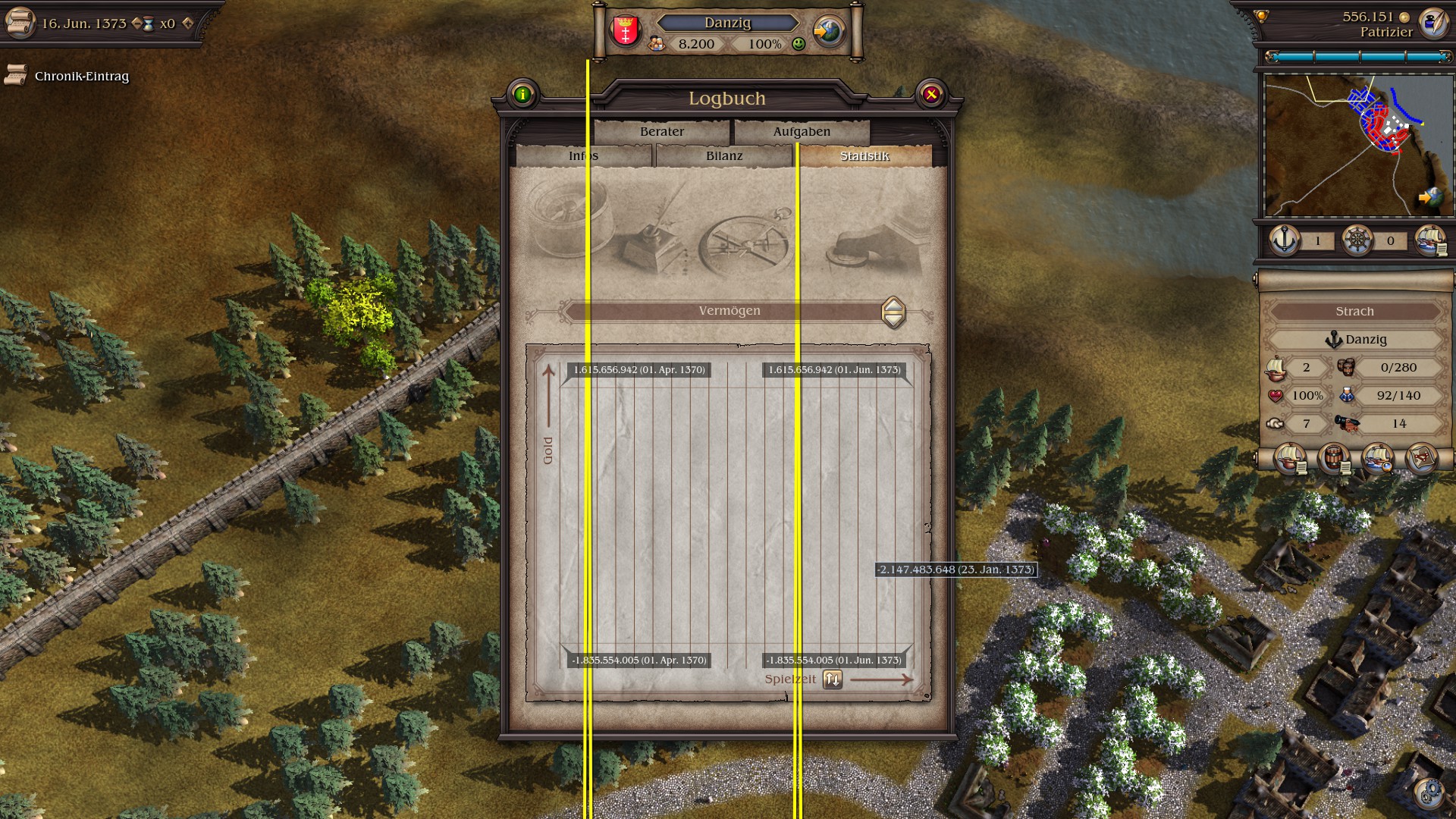Click the Spielzeit button with arrow

[831, 679]
